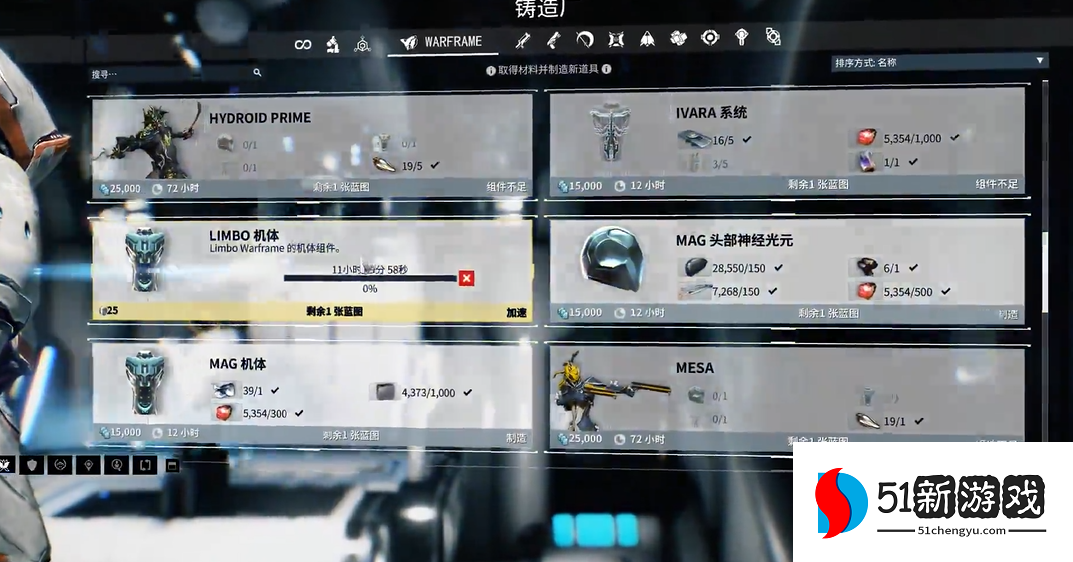
Task: Open the map pin icon in bottom bar
Action: 88,465
